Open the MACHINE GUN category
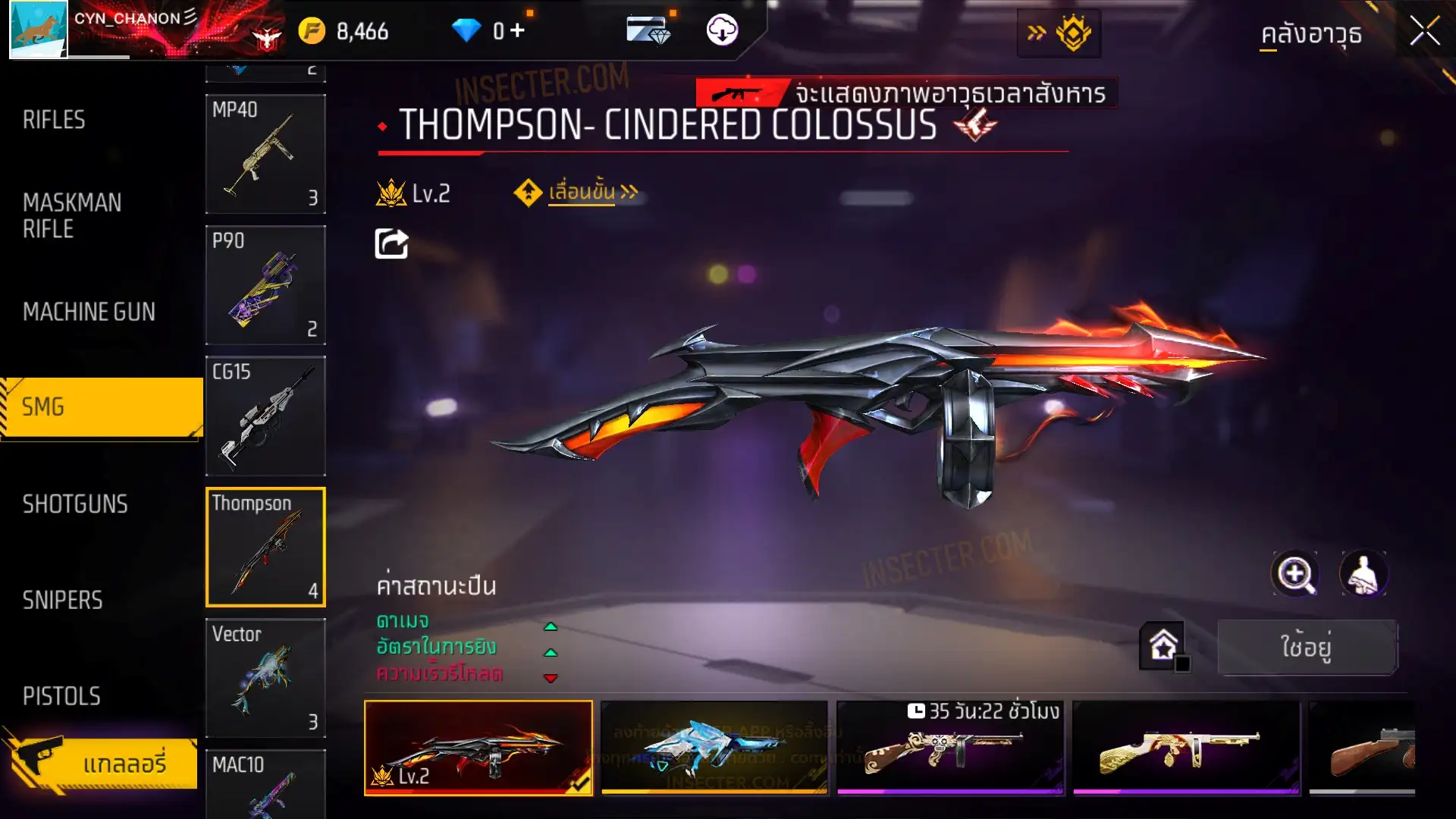1456x819 pixels. pyautogui.click(x=89, y=312)
